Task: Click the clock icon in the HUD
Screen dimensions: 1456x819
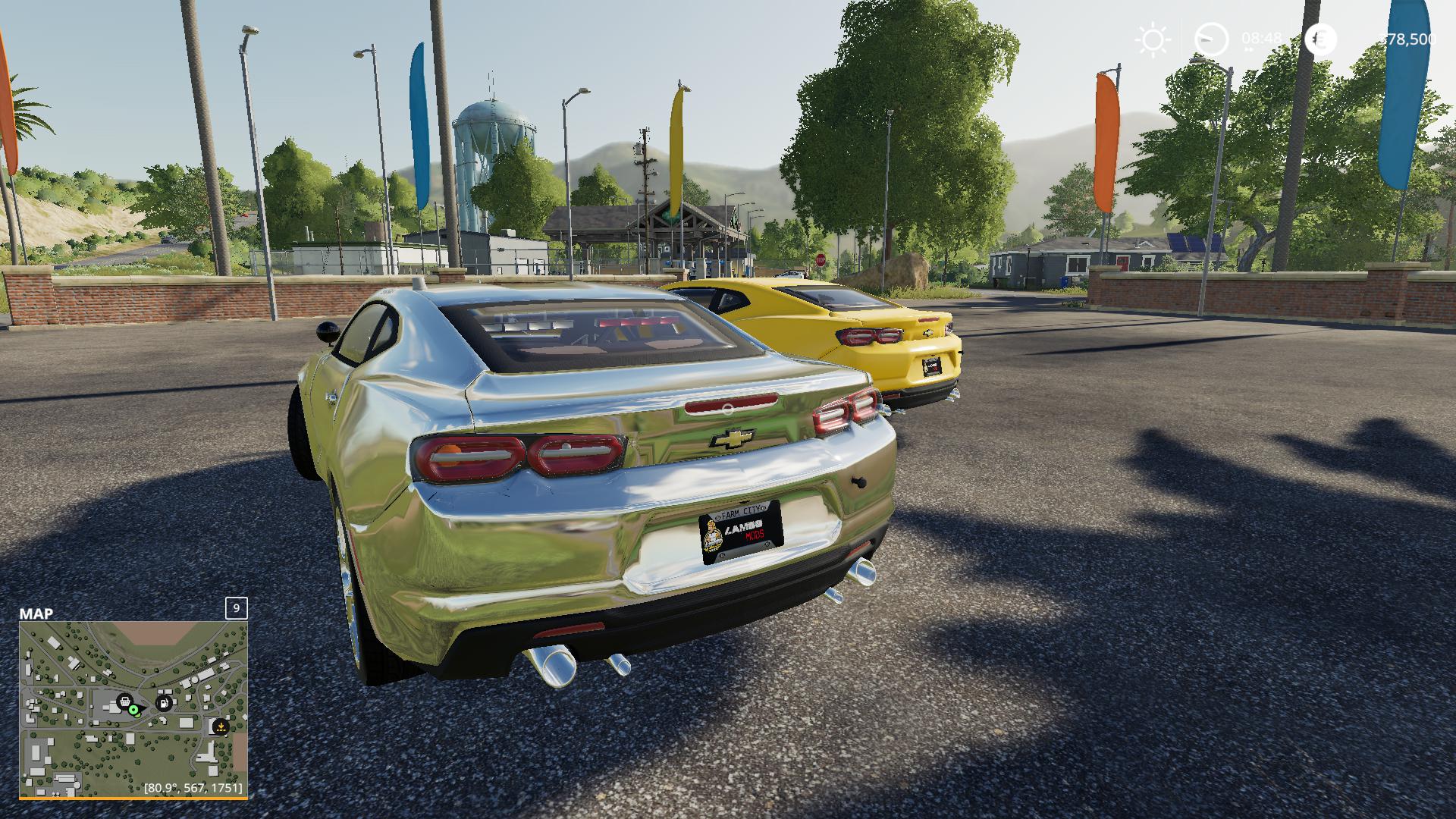Action: [x=1211, y=39]
